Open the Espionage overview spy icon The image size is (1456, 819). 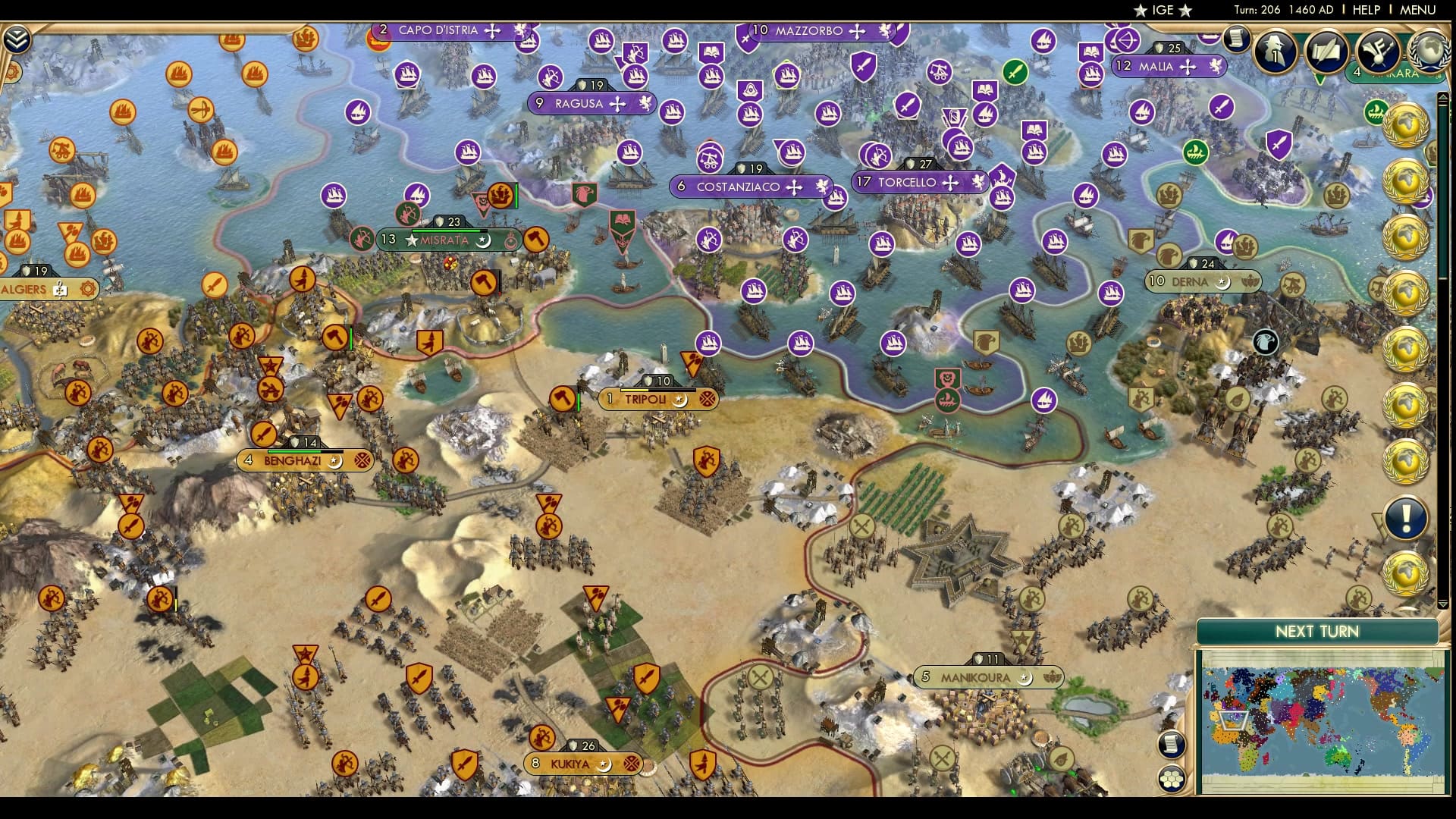(x=1274, y=52)
